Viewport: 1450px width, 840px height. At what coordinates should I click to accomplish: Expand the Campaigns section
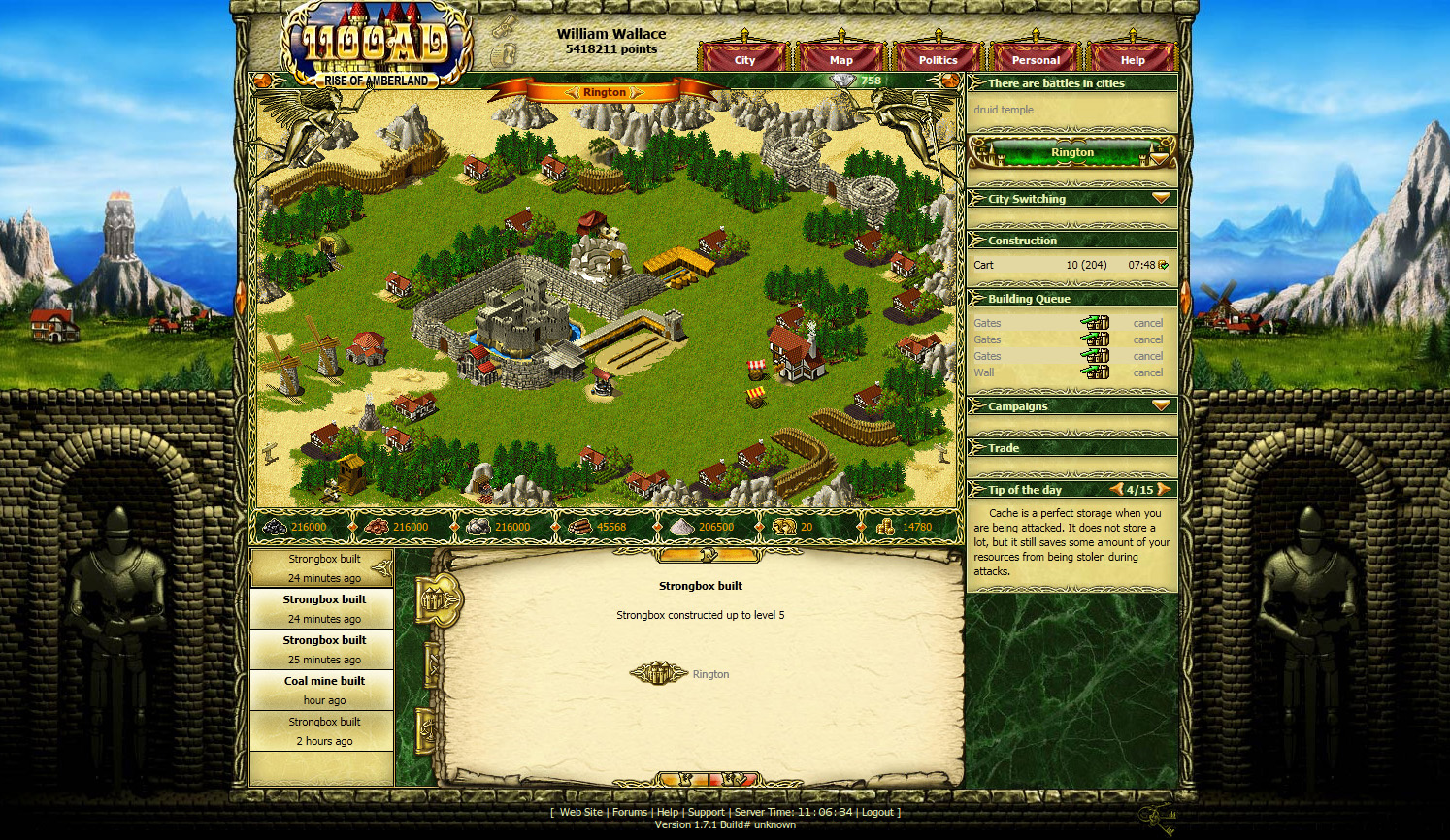pyautogui.click(x=1161, y=405)
